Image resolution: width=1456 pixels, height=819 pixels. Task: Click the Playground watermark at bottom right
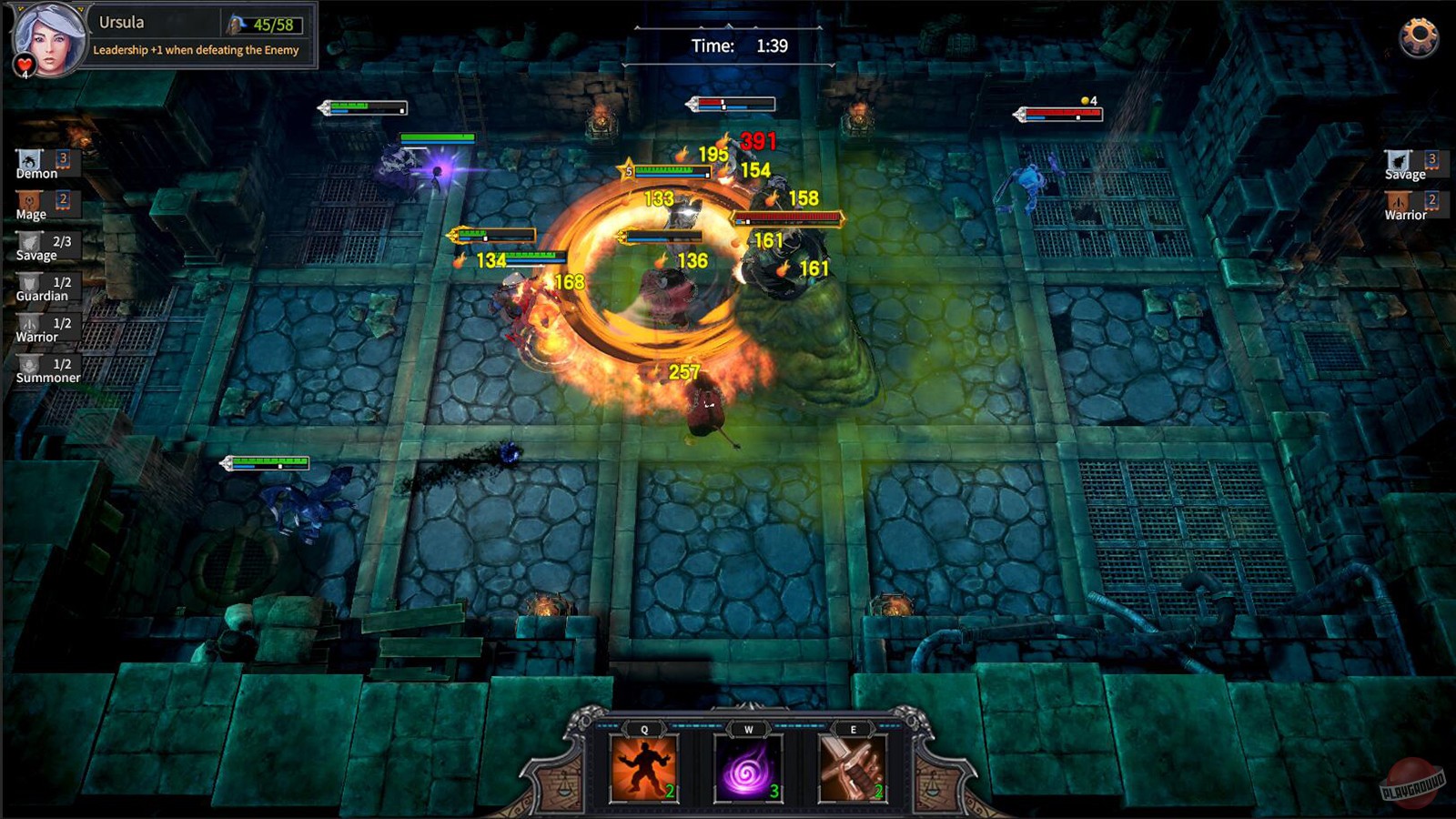pyautogui.click(x=1412, y=784)
